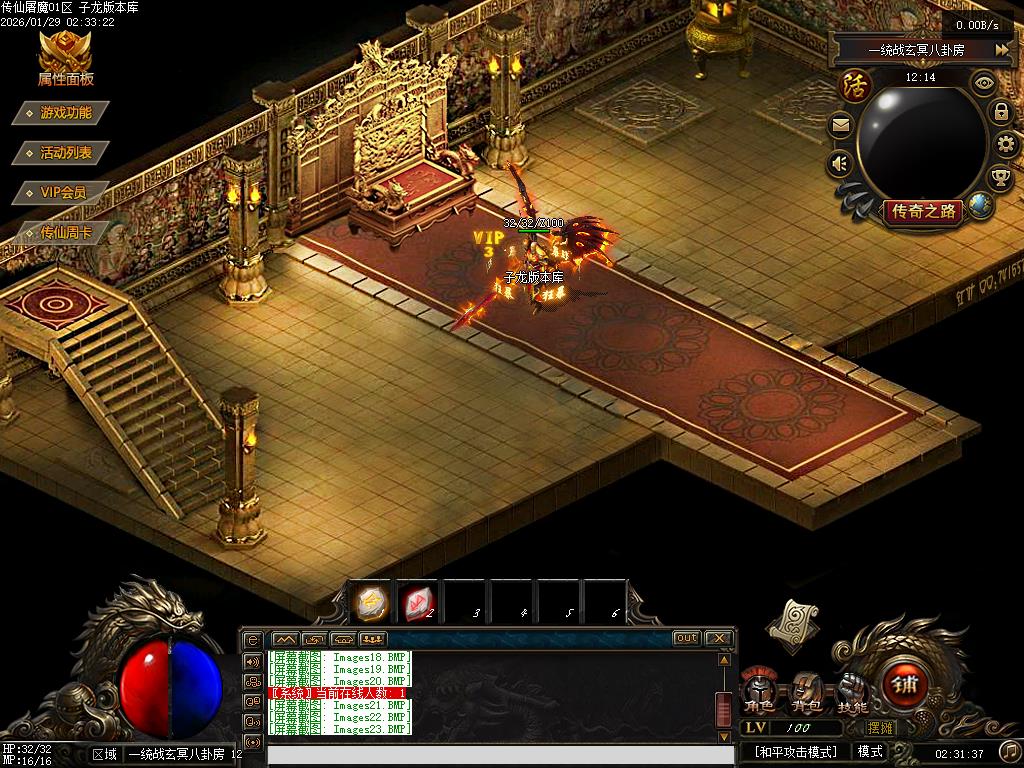Open the 背包 backpack

805,692
